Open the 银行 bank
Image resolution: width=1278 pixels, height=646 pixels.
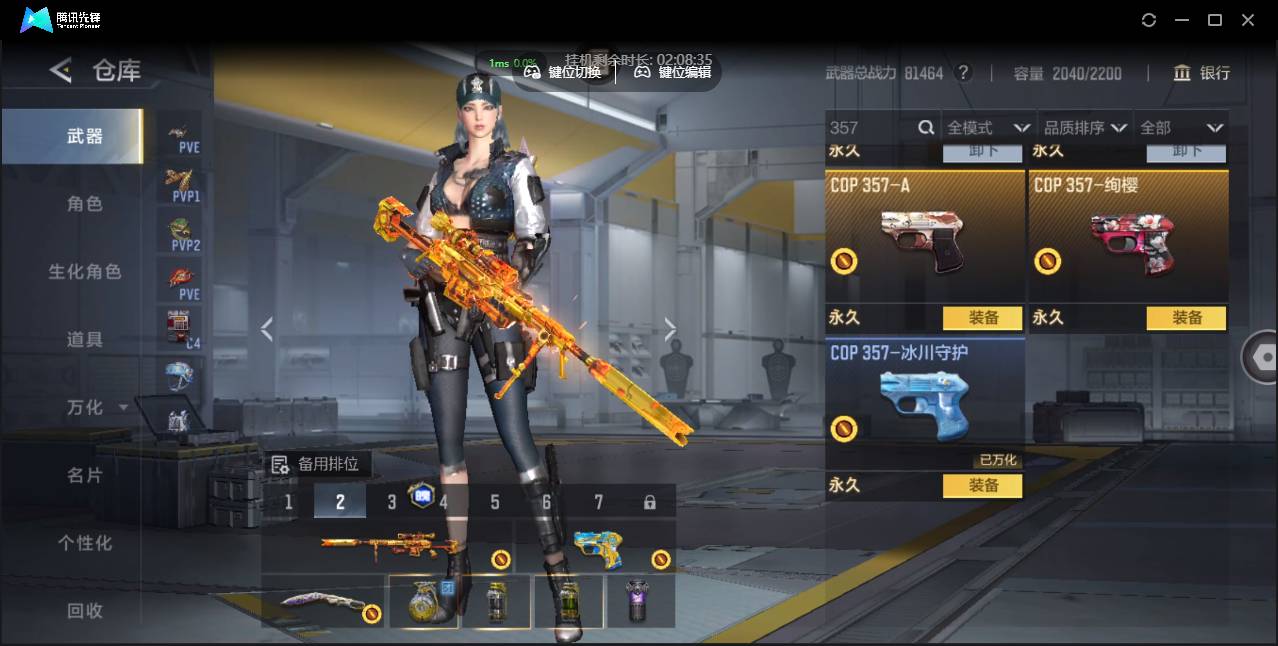pyautogui.click(x=1202, y=73)
